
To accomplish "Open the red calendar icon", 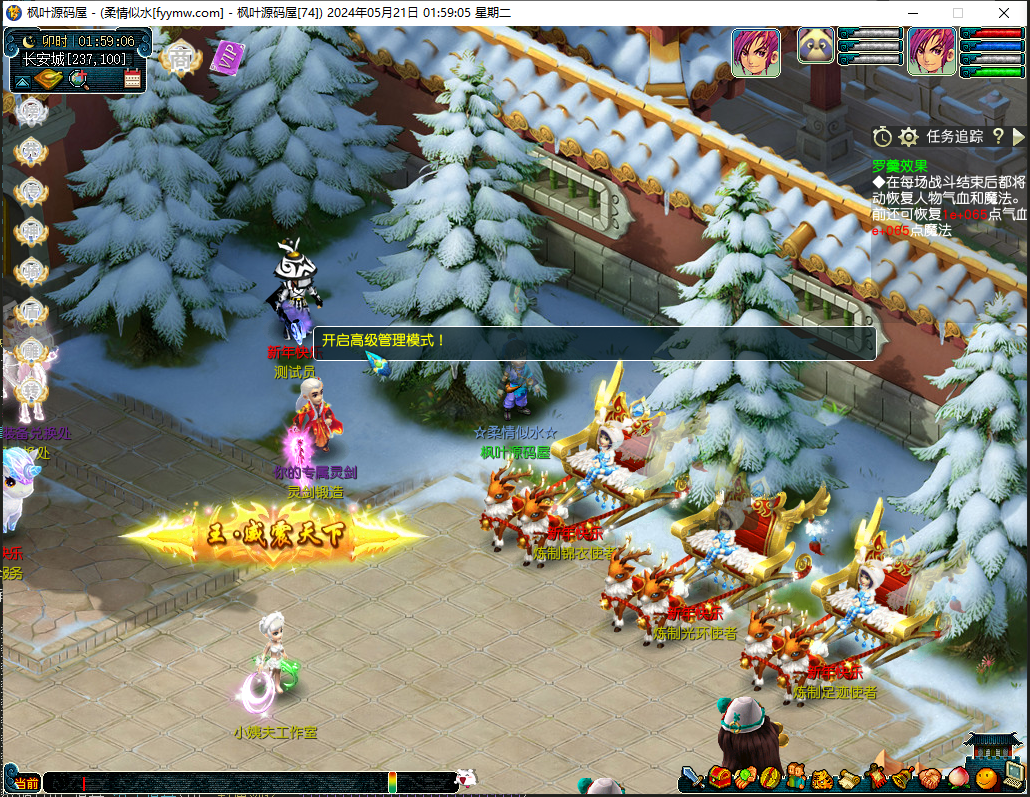I will click(x=132, y=80).
